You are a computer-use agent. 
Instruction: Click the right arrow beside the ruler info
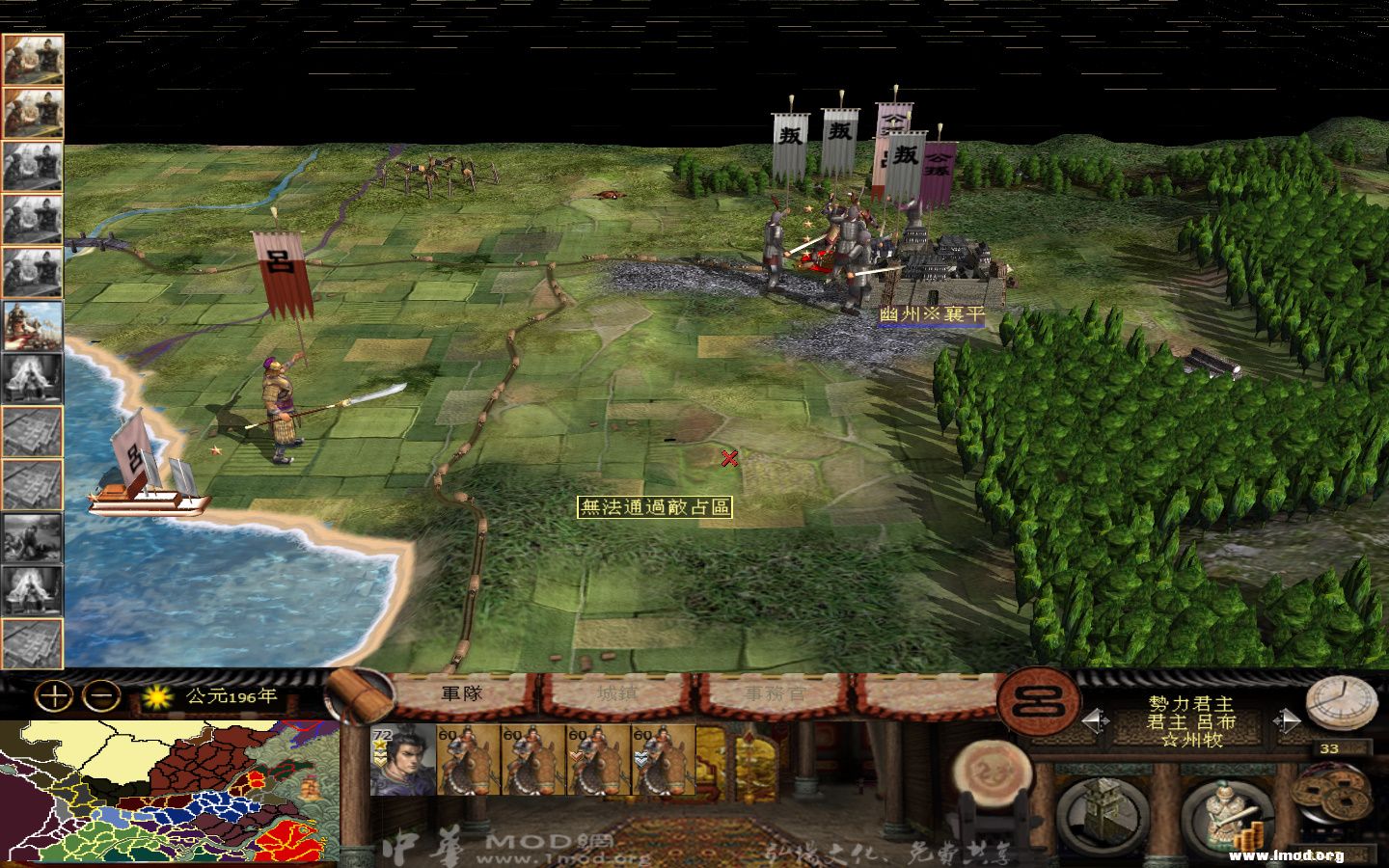1286,719
